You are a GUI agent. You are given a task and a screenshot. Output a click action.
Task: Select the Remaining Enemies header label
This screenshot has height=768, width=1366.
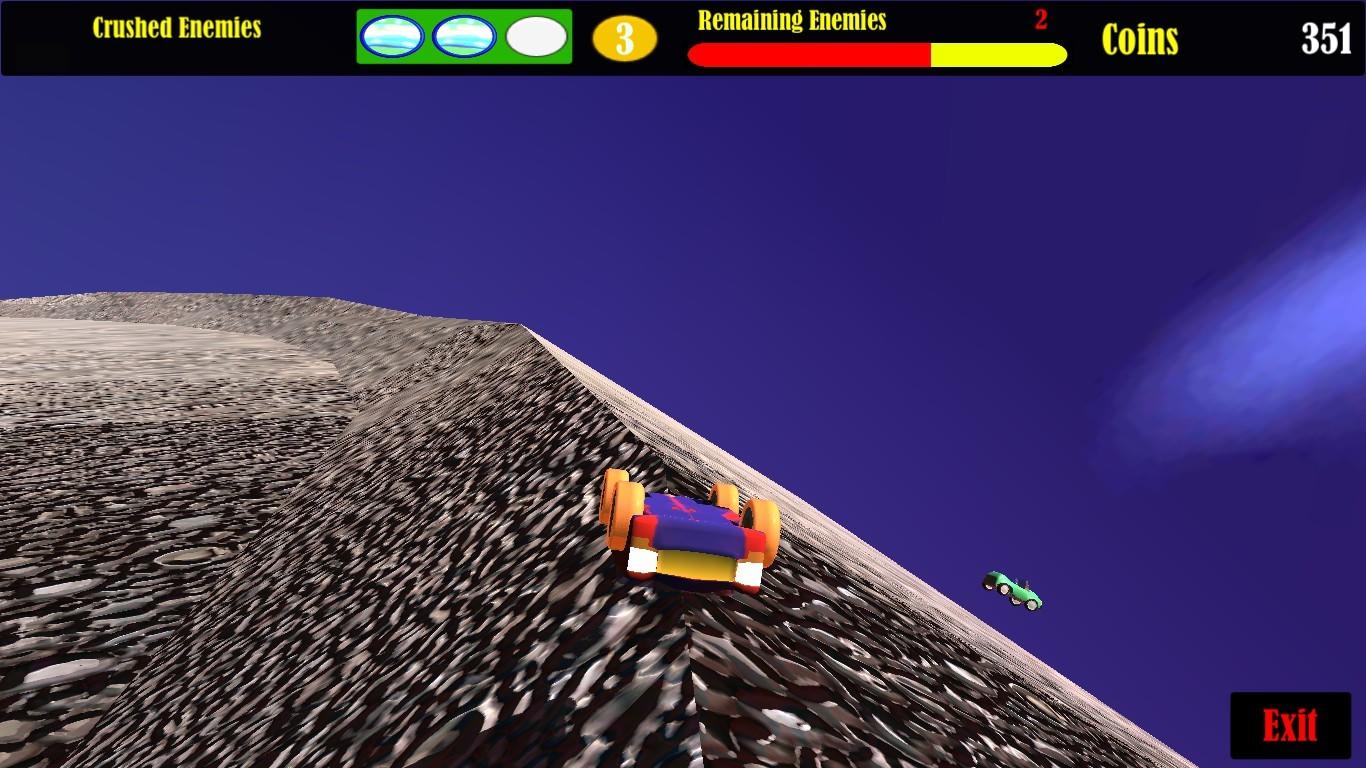[x=793, y=20]
